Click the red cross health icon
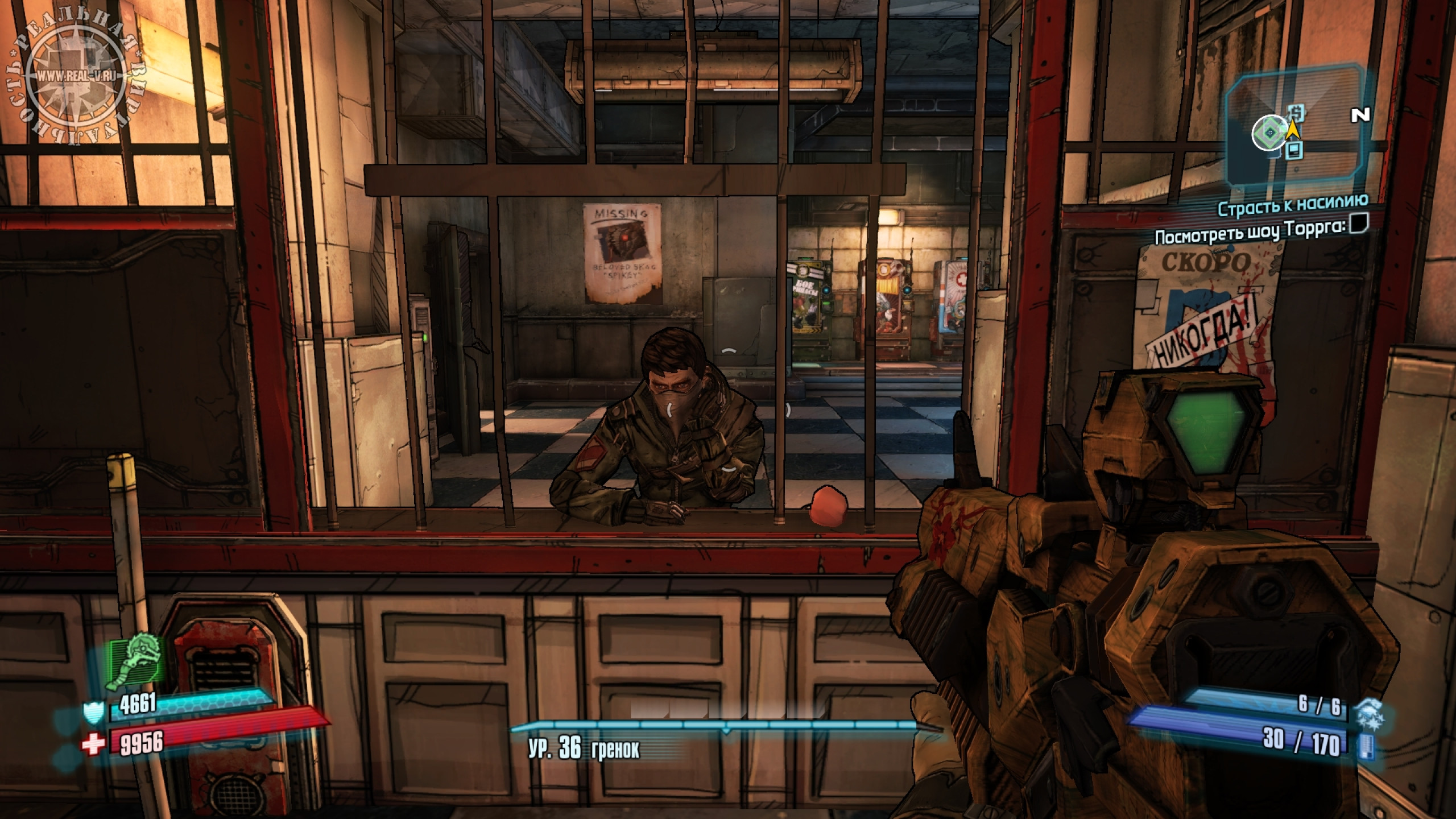The width and height of the screenshot is (1456, 819). tap(93, 744)
